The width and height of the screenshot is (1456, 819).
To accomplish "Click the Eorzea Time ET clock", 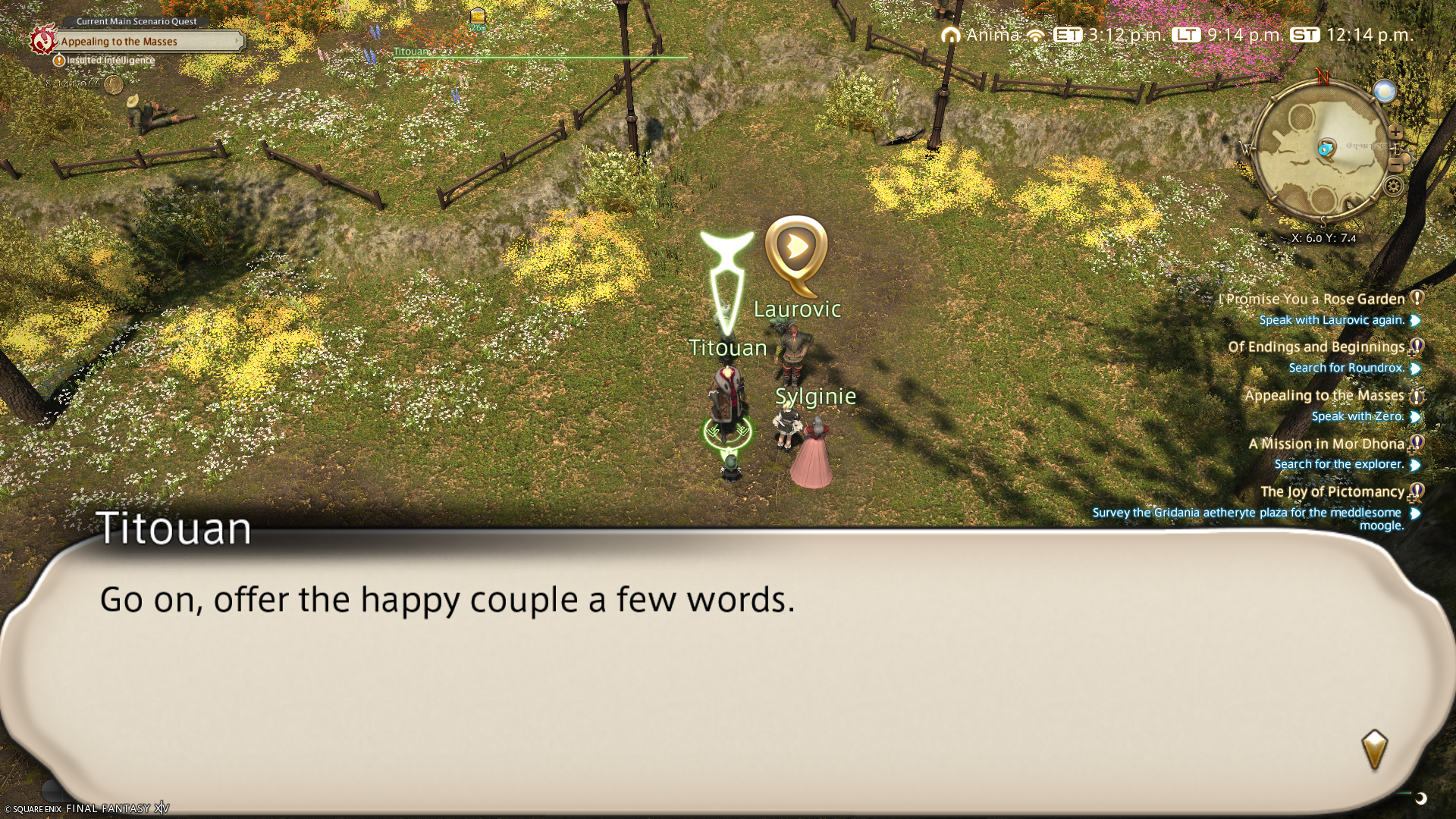I will coord(1108,35).
